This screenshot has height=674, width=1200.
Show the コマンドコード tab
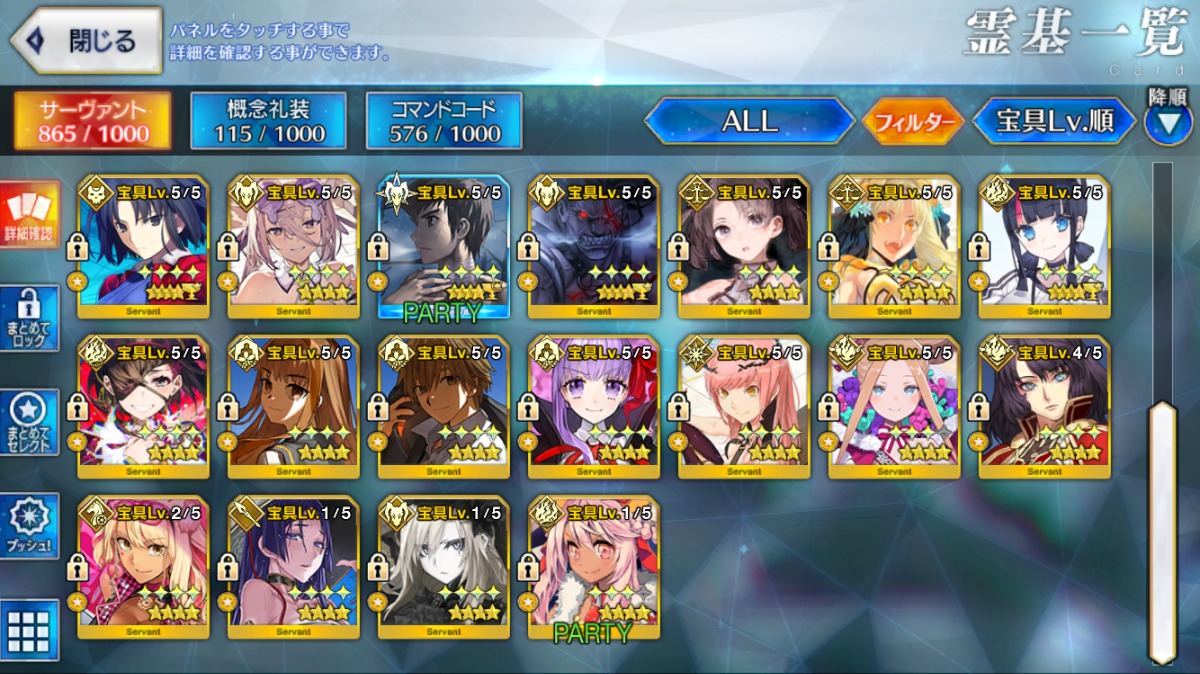click(445, 121)
